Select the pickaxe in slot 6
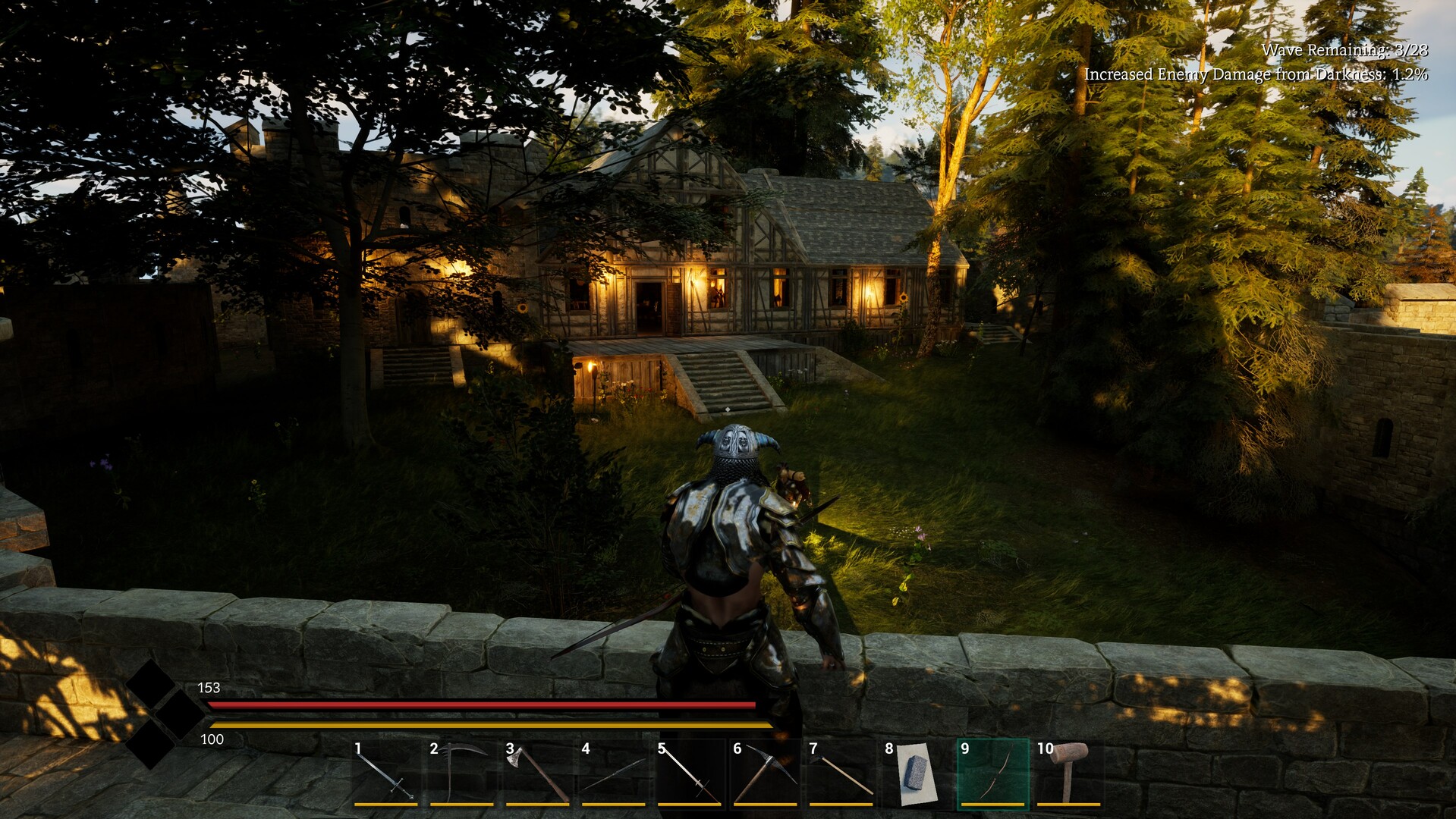 click(765, 773)
